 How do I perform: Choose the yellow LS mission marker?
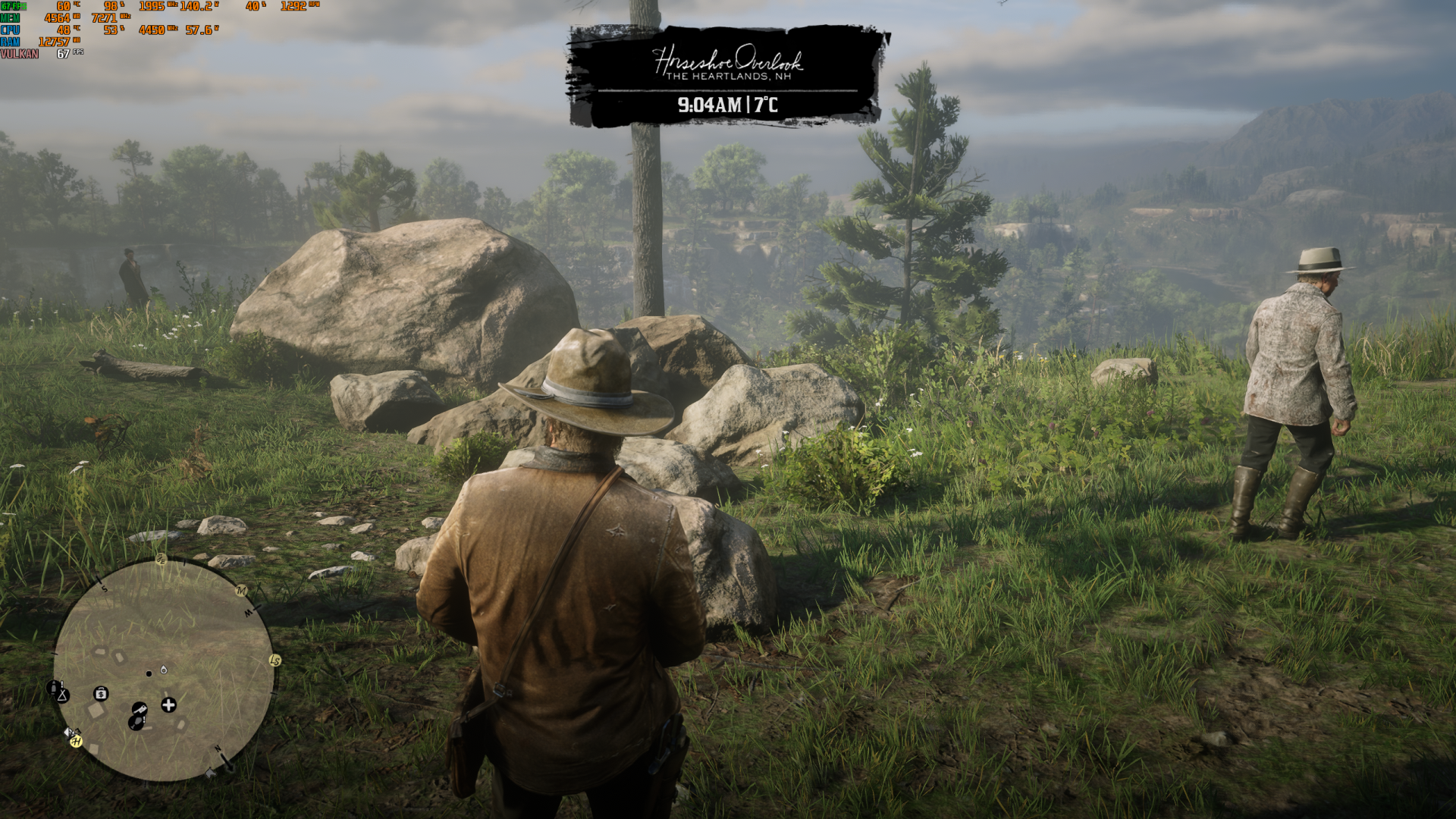(275, 661)
